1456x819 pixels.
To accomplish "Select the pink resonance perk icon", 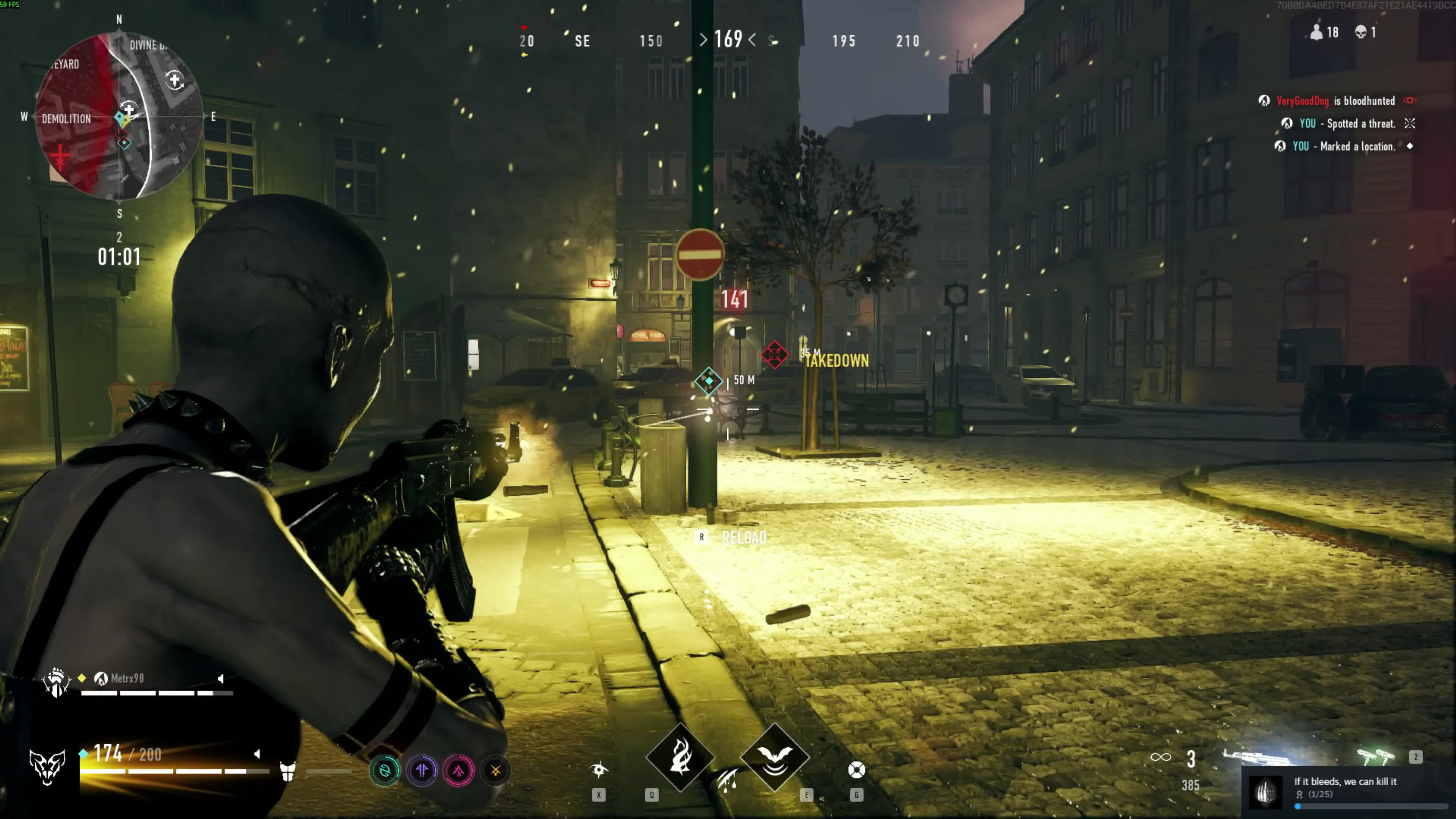I will coord(458,770).
